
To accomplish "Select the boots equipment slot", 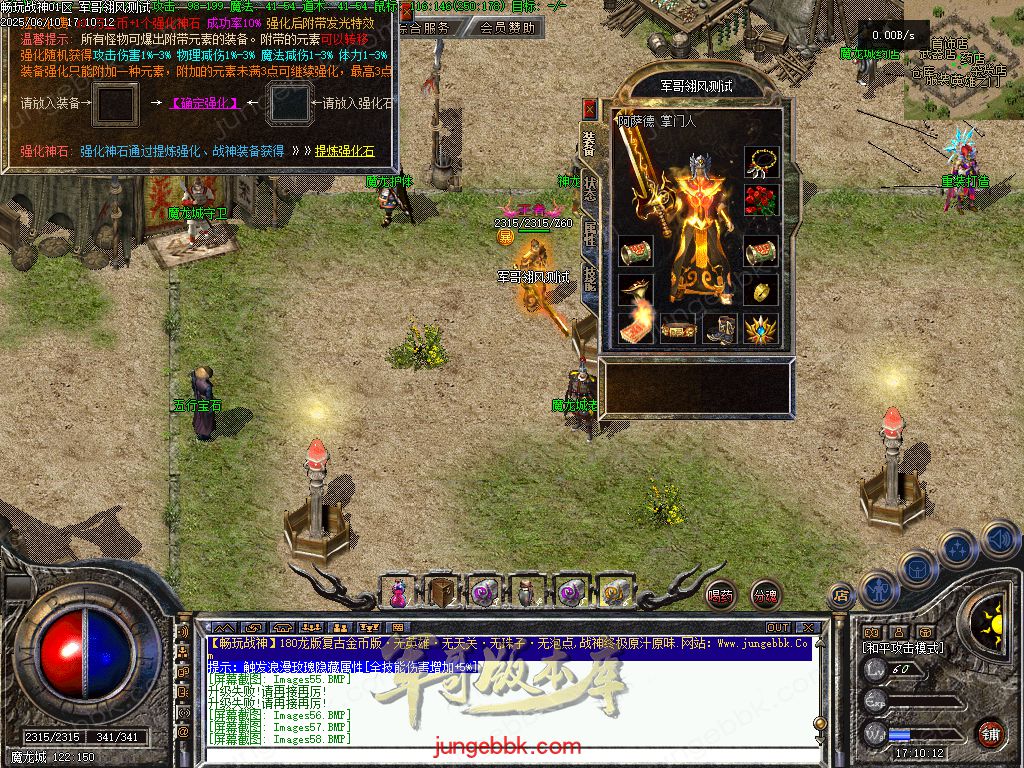I will 719,328.
